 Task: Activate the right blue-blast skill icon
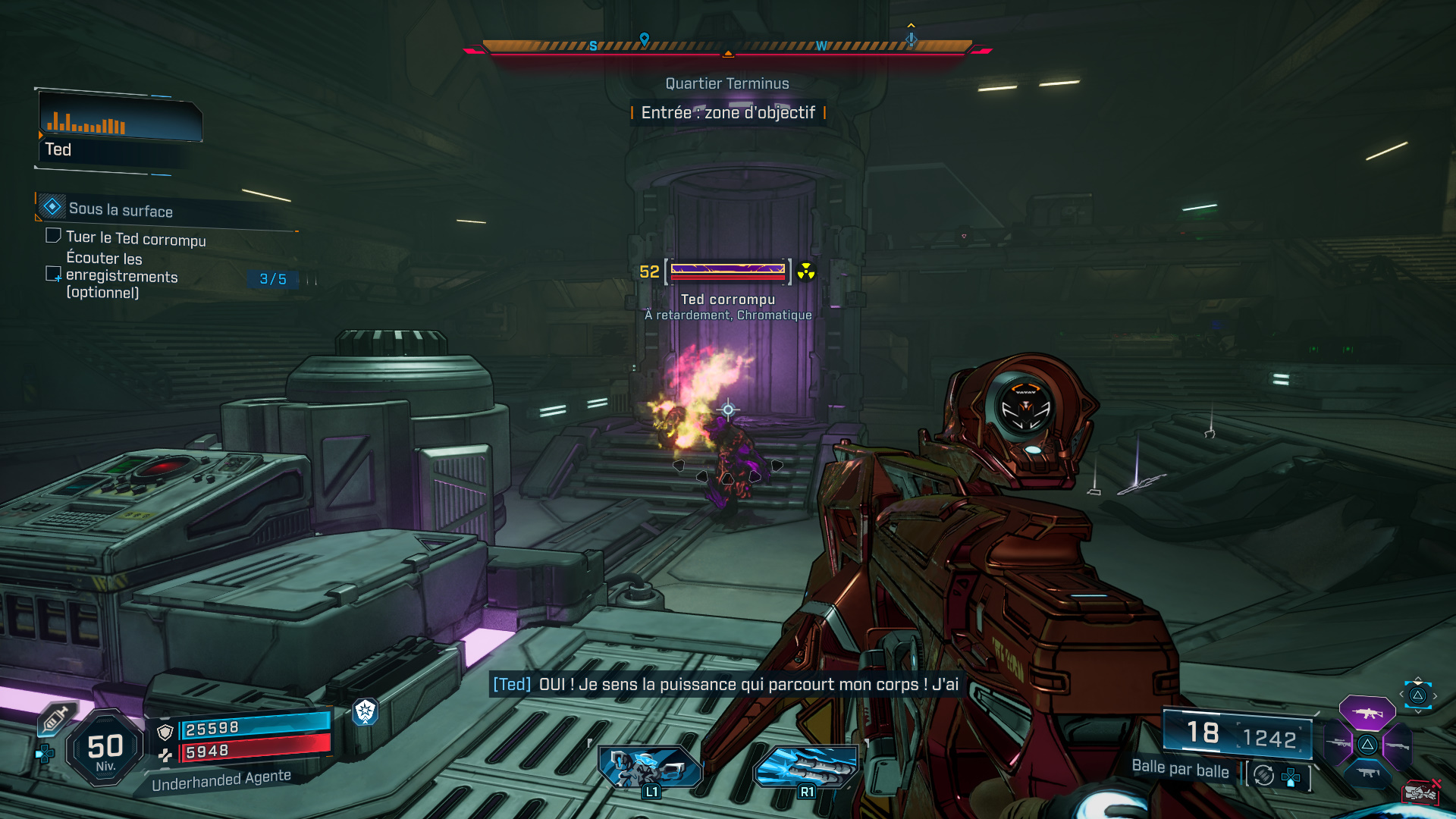click(x=805, y=767)
